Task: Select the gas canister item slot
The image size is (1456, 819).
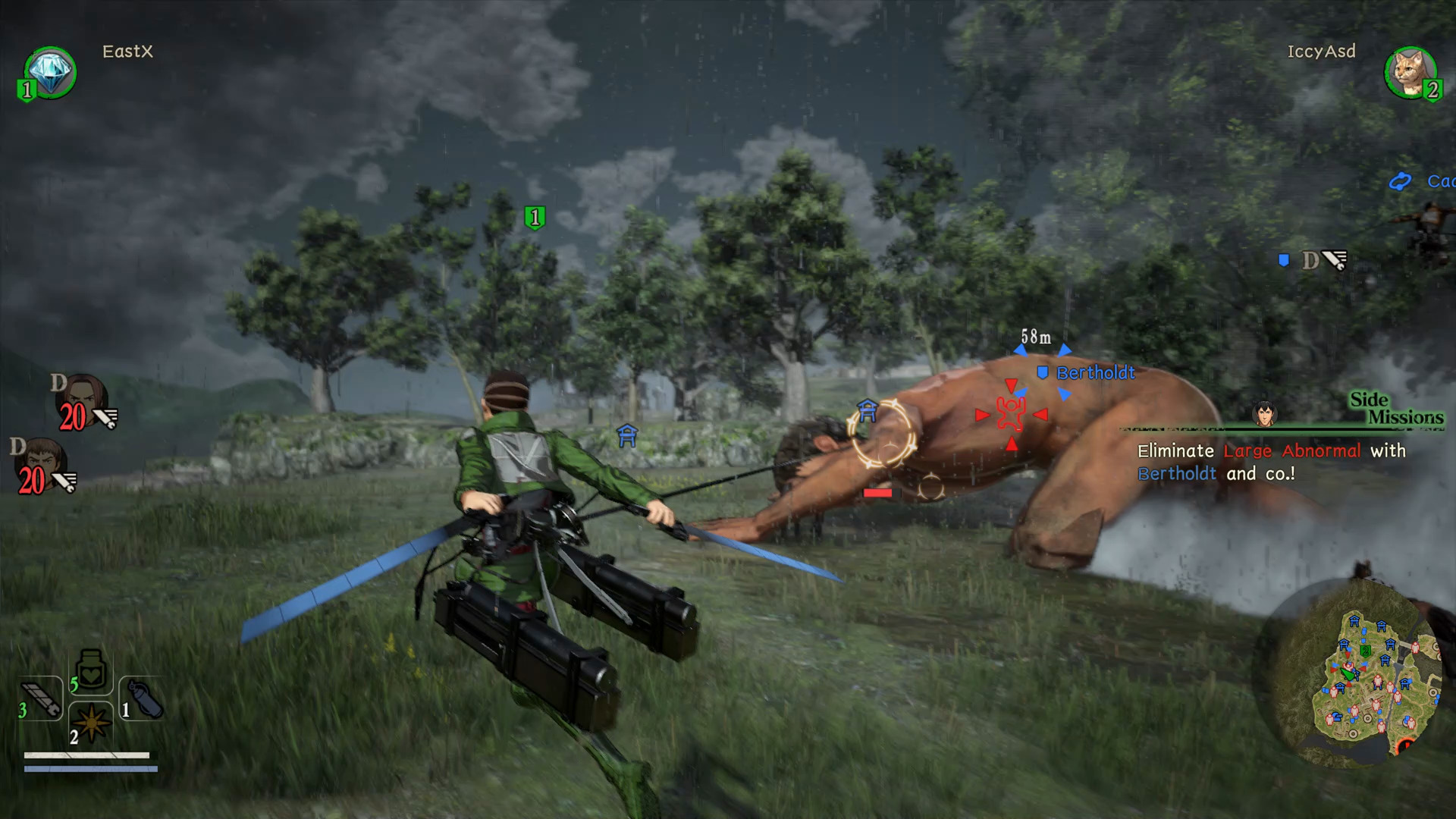Action: coord(143,699)
